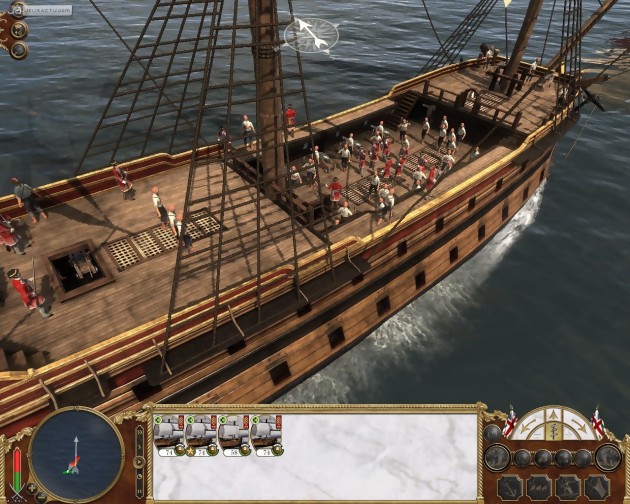Click the play speed button beside radar

coord(139,462)
